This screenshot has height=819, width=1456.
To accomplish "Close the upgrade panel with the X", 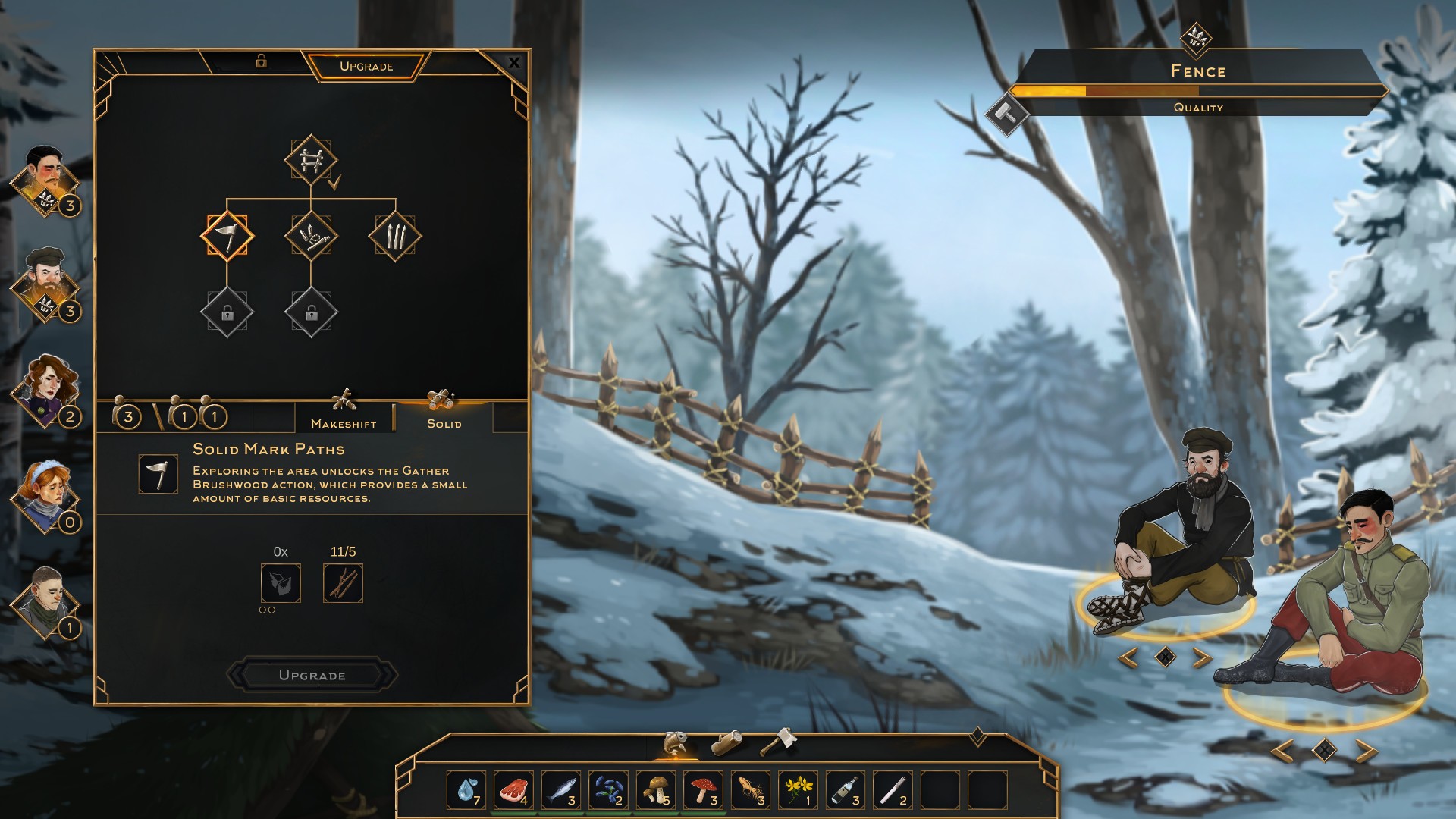I will coord(514,63).
